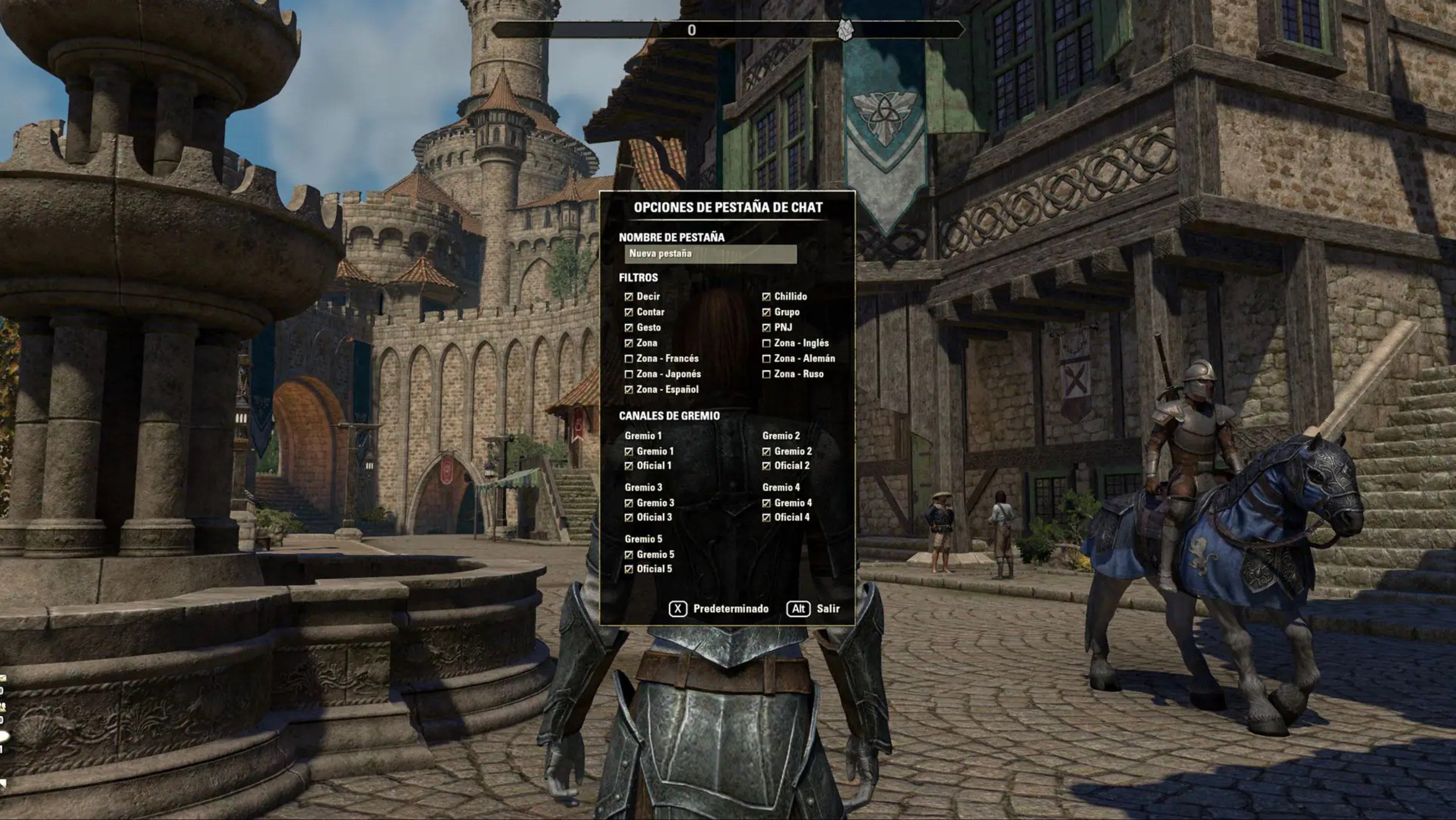Uncheck the "Chillido" filter
Screen dimensions: 1456x820
tap(768, 297)
